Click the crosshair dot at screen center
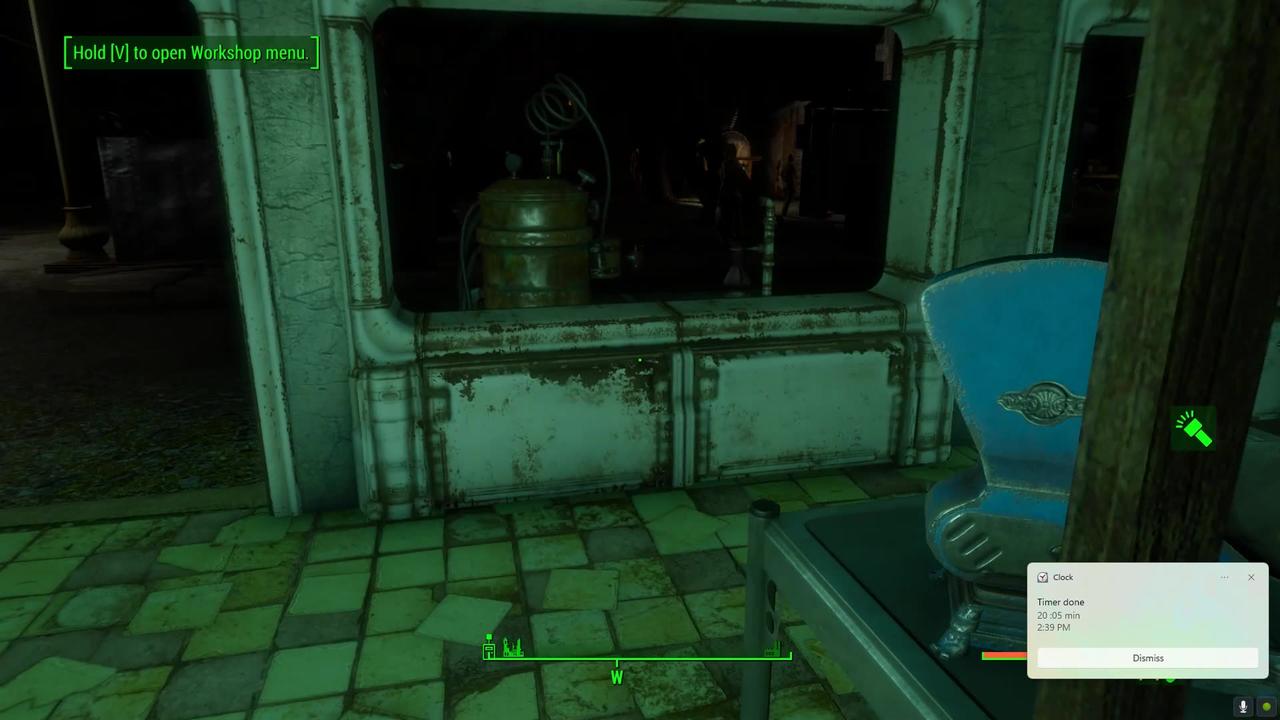1280x720 pixels. [640, 360]
